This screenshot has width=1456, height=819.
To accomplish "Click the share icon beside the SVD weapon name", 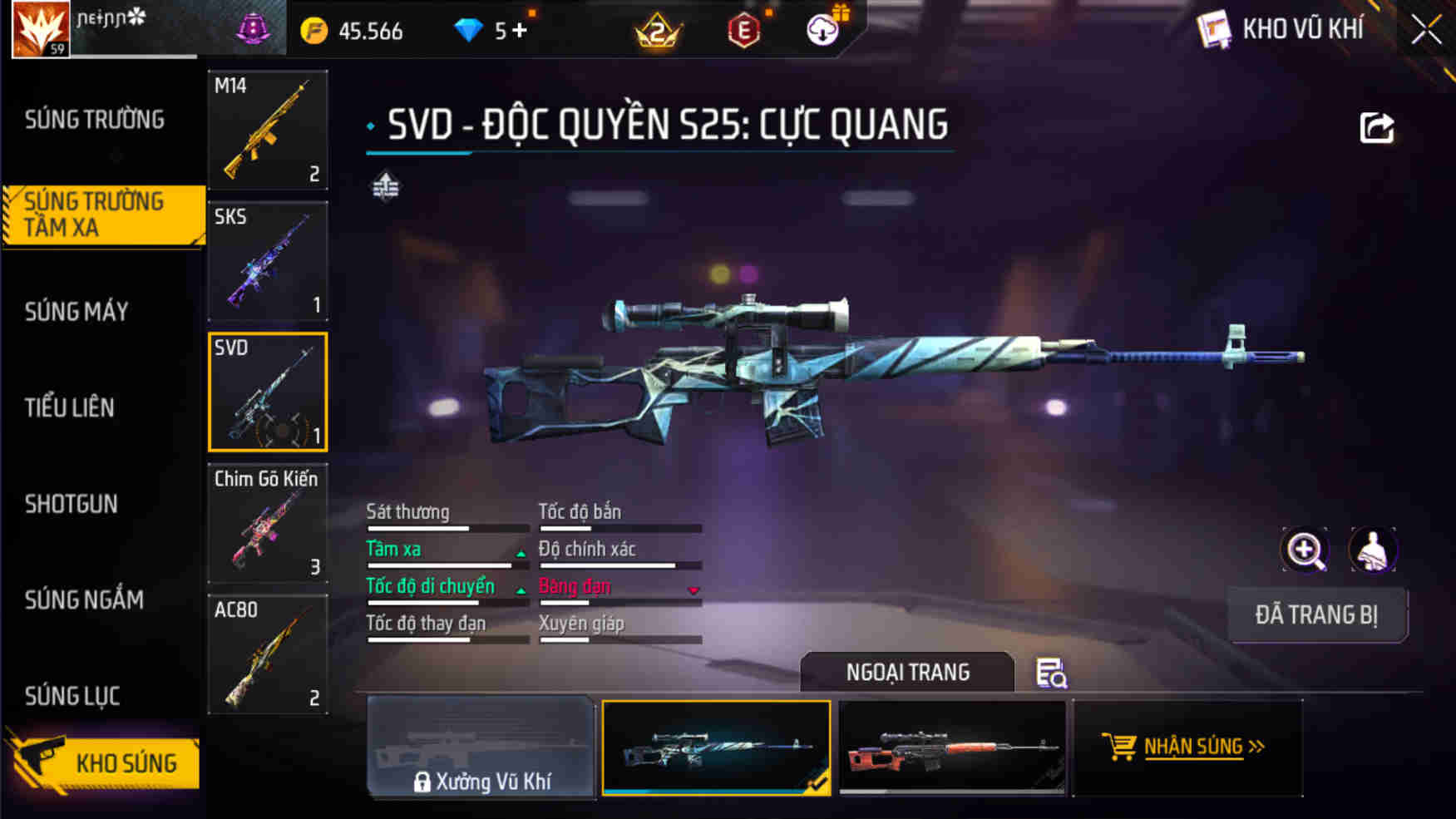I will click(1376, 125).
